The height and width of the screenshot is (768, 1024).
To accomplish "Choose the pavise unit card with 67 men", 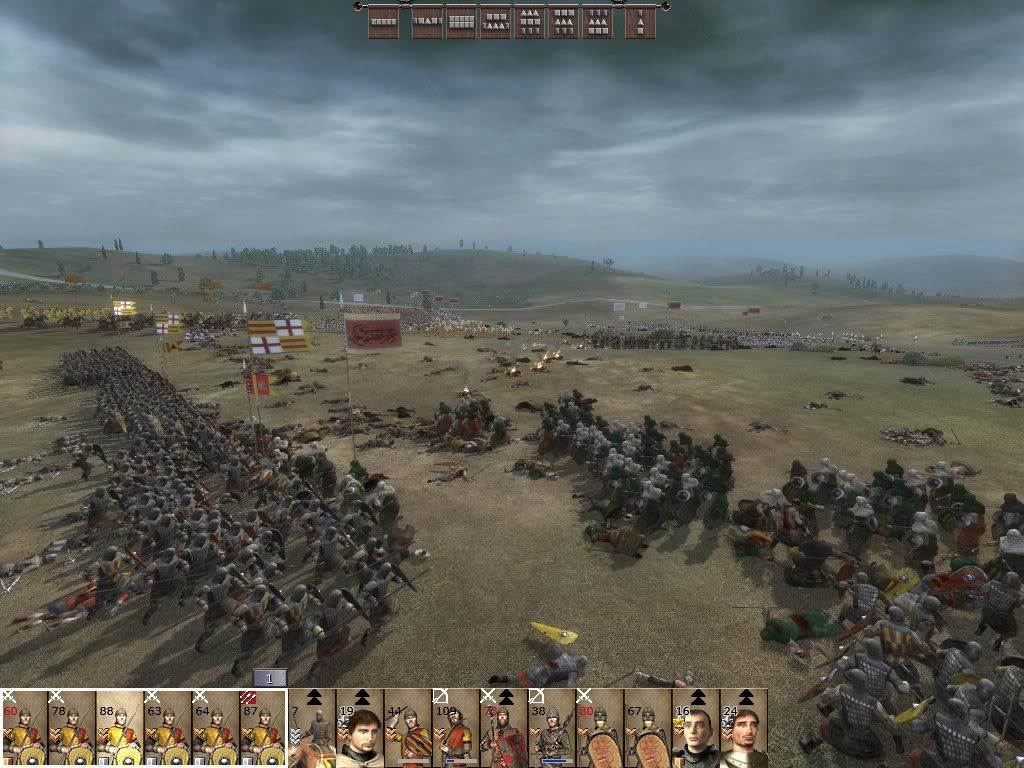I will [648, 728].
